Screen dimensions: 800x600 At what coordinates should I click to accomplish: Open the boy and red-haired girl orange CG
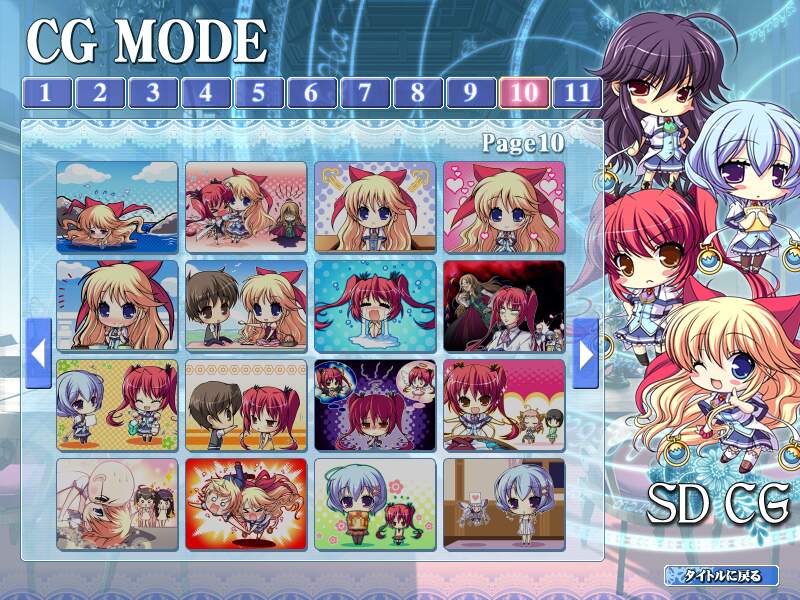pos(246,405)
